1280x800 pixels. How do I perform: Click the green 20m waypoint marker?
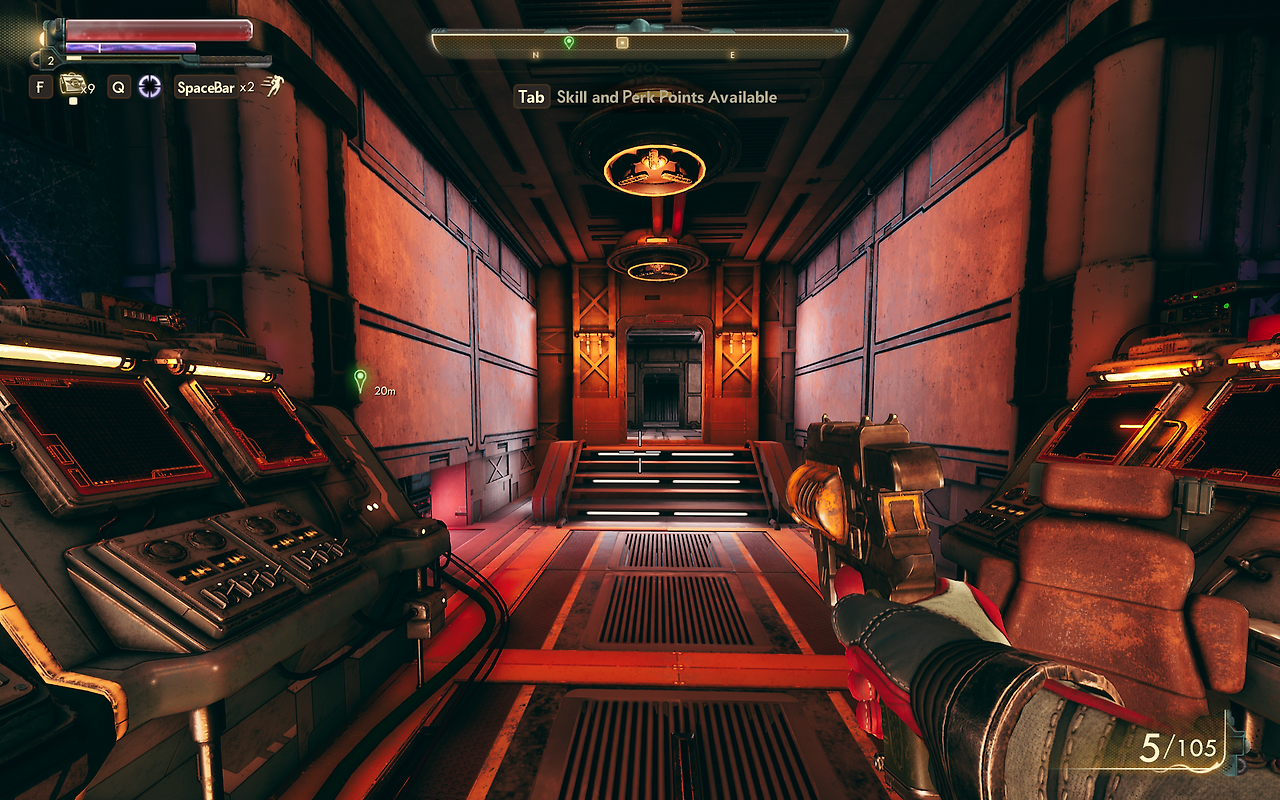tap(360, 380)
